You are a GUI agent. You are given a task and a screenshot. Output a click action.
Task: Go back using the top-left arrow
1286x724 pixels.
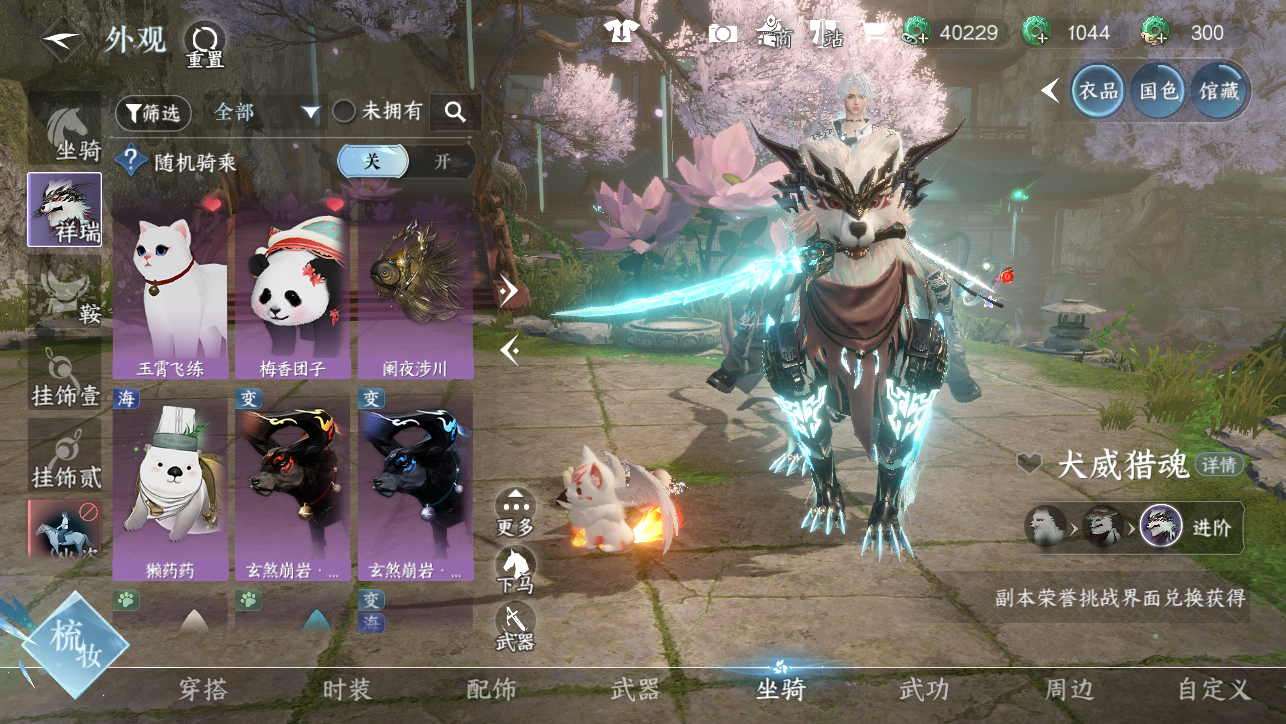pos(61,40)
